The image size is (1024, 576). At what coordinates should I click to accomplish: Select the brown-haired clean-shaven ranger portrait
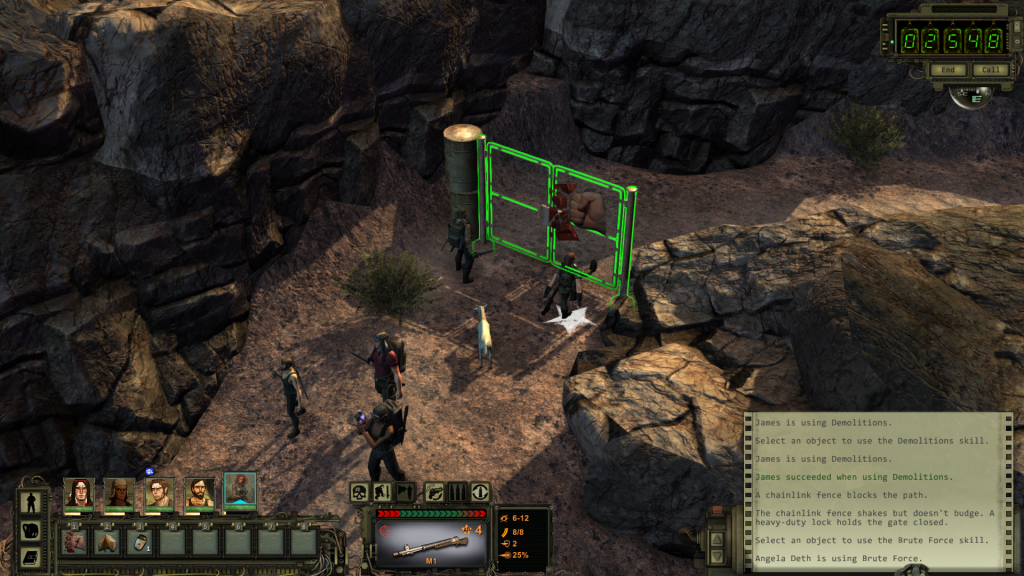tap(159, 492)
